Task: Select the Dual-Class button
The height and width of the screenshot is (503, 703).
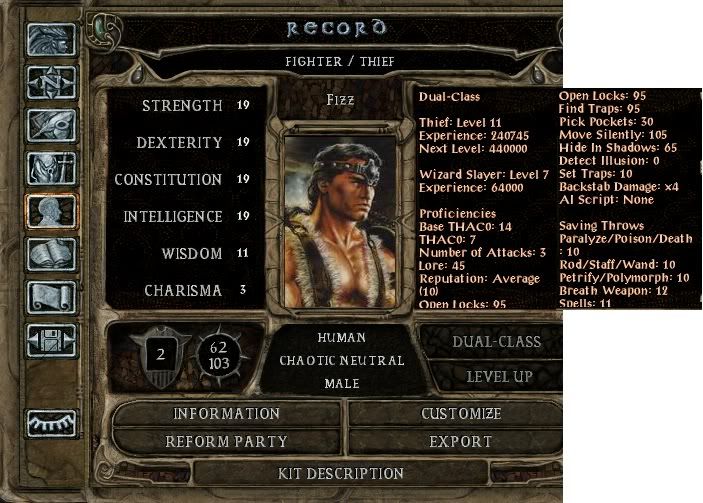Action: (x=496, y=342)
